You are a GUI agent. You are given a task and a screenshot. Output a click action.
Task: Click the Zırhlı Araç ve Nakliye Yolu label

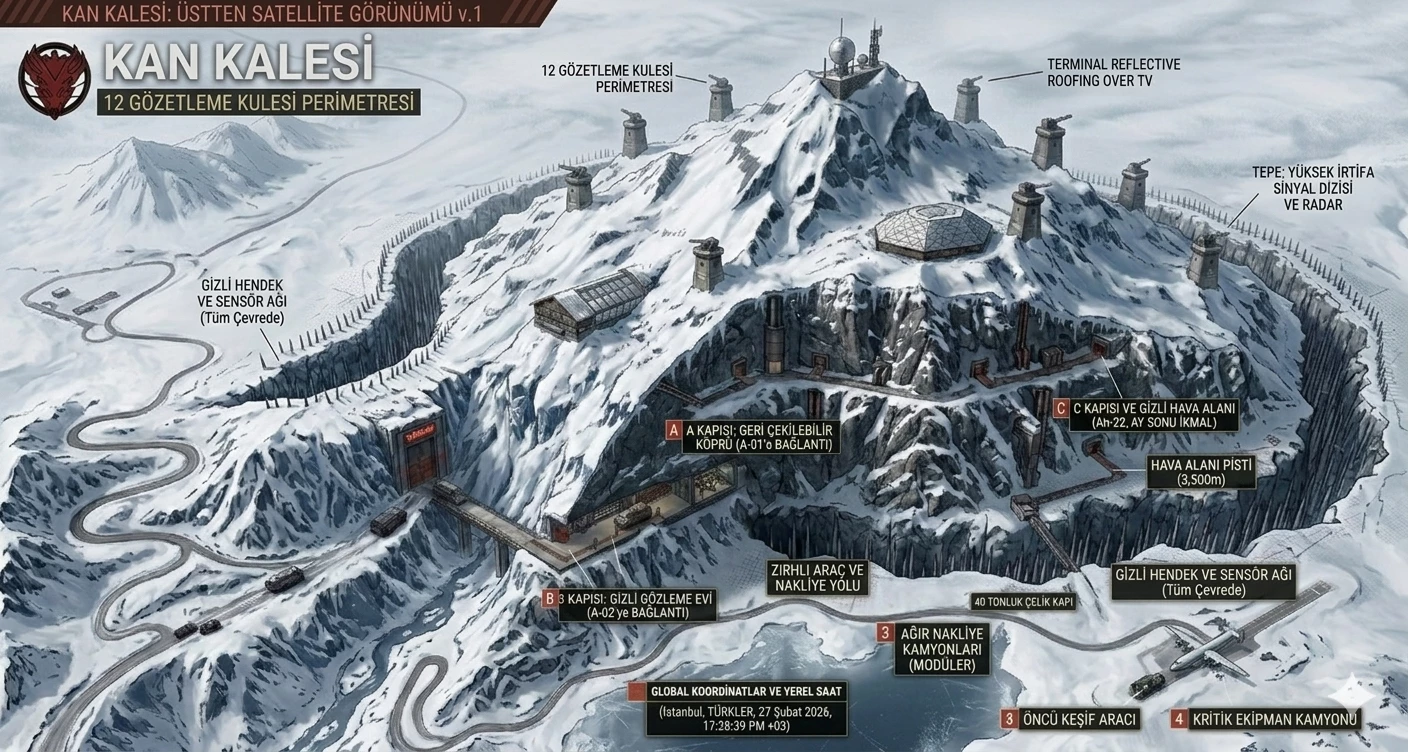(x=815, y=577)
